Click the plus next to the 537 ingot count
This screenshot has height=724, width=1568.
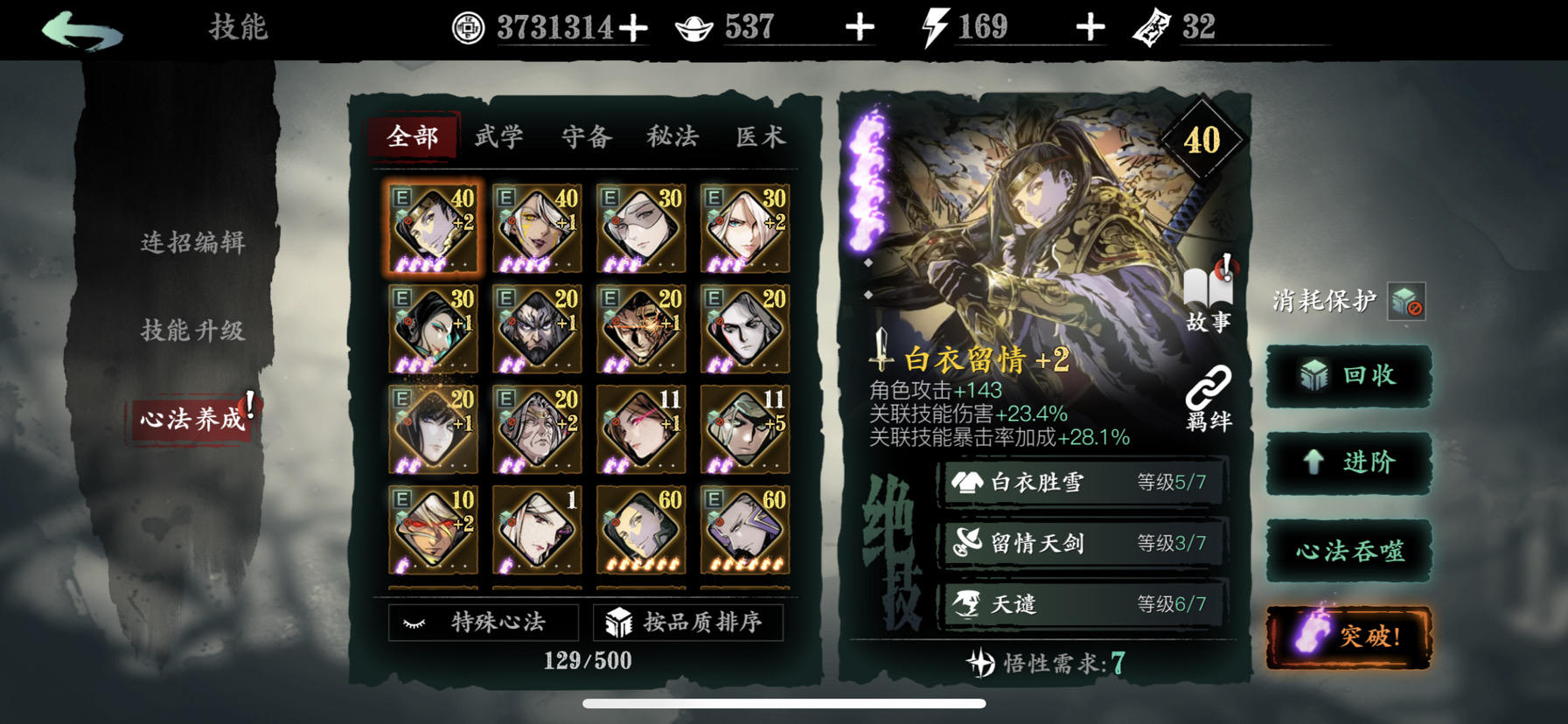coord(861,27)
